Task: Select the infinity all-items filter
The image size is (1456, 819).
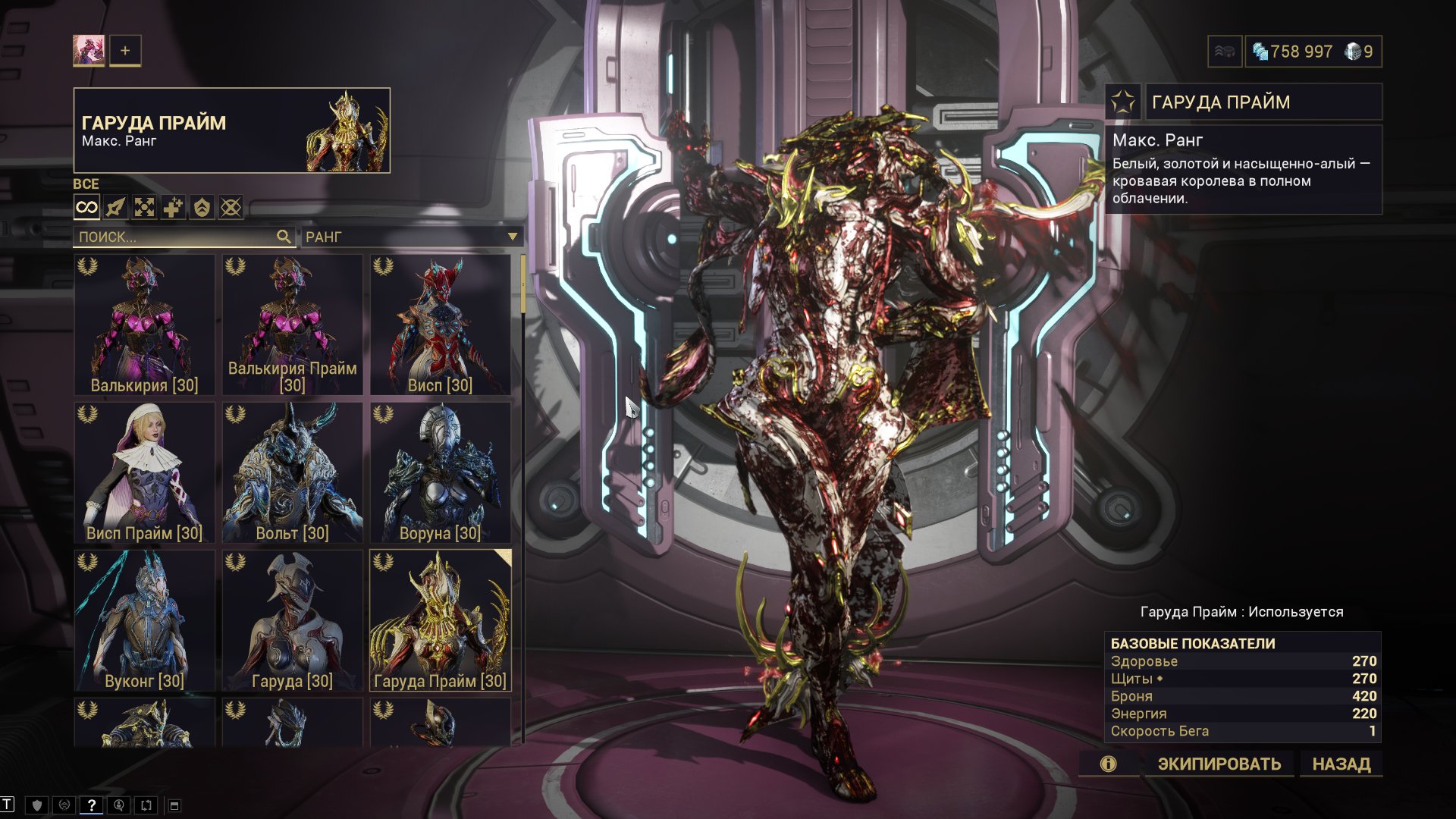Action: tap(86, 207)
